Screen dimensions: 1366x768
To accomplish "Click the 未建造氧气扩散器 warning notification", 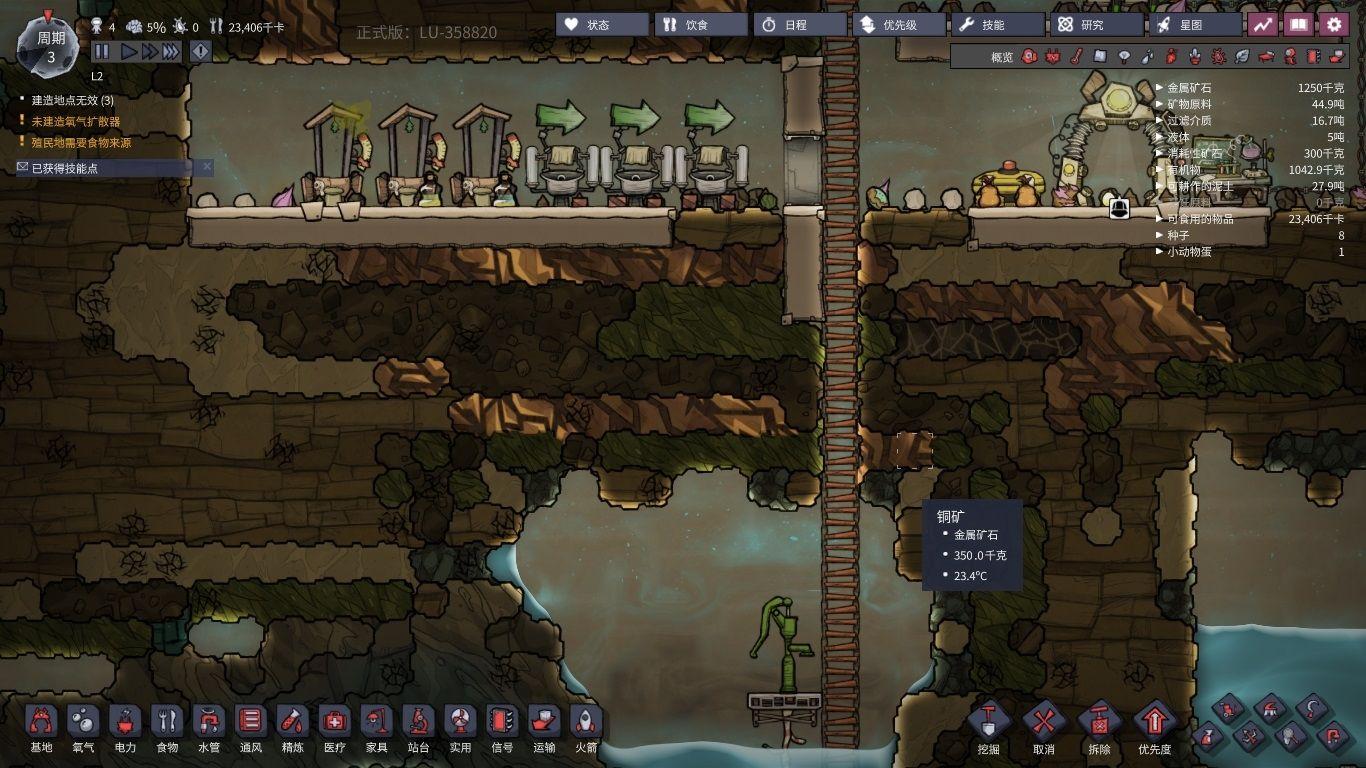I will pos(75,121).
